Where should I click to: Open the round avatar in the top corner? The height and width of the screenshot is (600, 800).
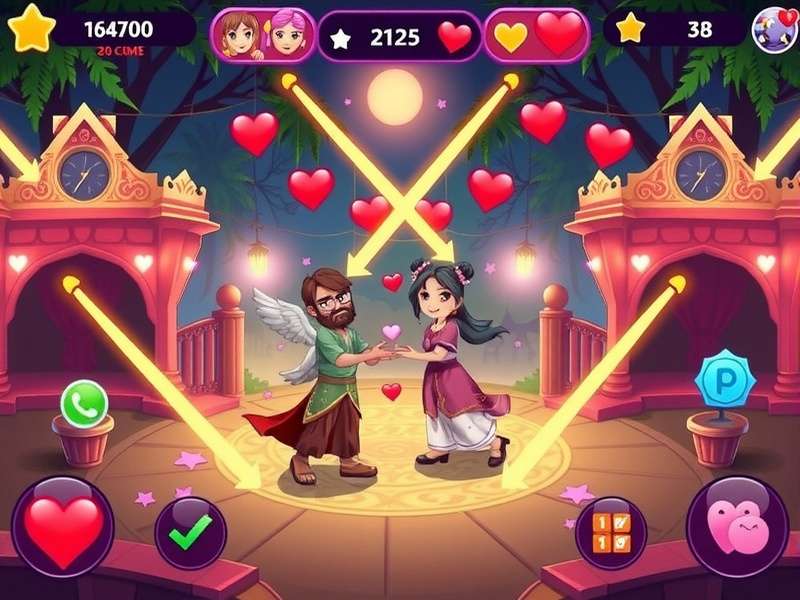pos(774,28)
